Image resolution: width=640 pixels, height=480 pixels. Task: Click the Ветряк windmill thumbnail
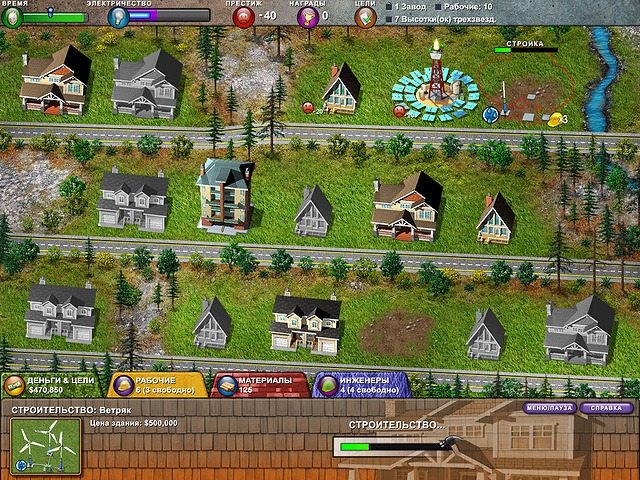point(46,446)
